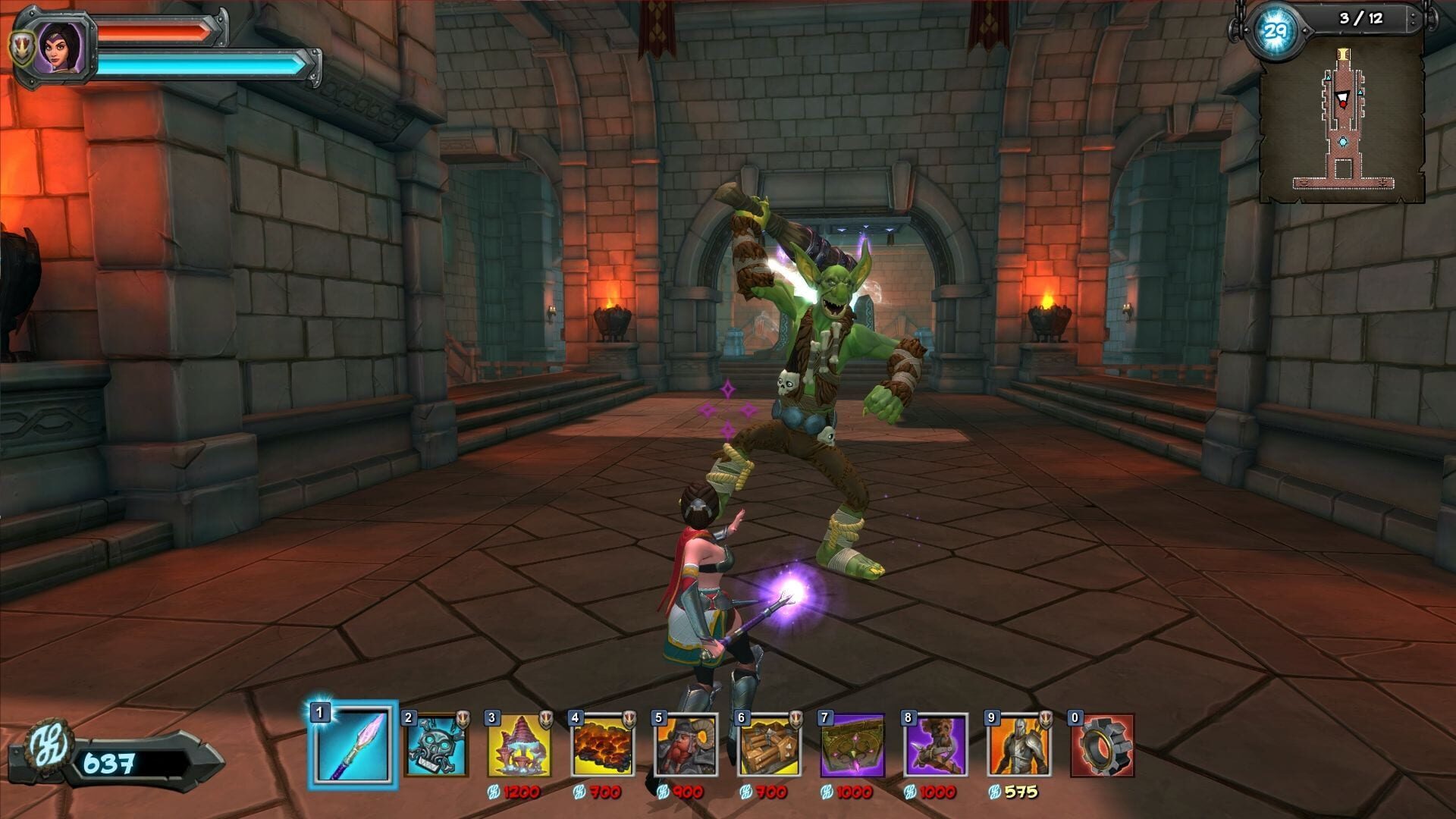Screen dimensions: 1456x819
Task: Select the dwarf guardian in slot 5
Action: [686, 745]
